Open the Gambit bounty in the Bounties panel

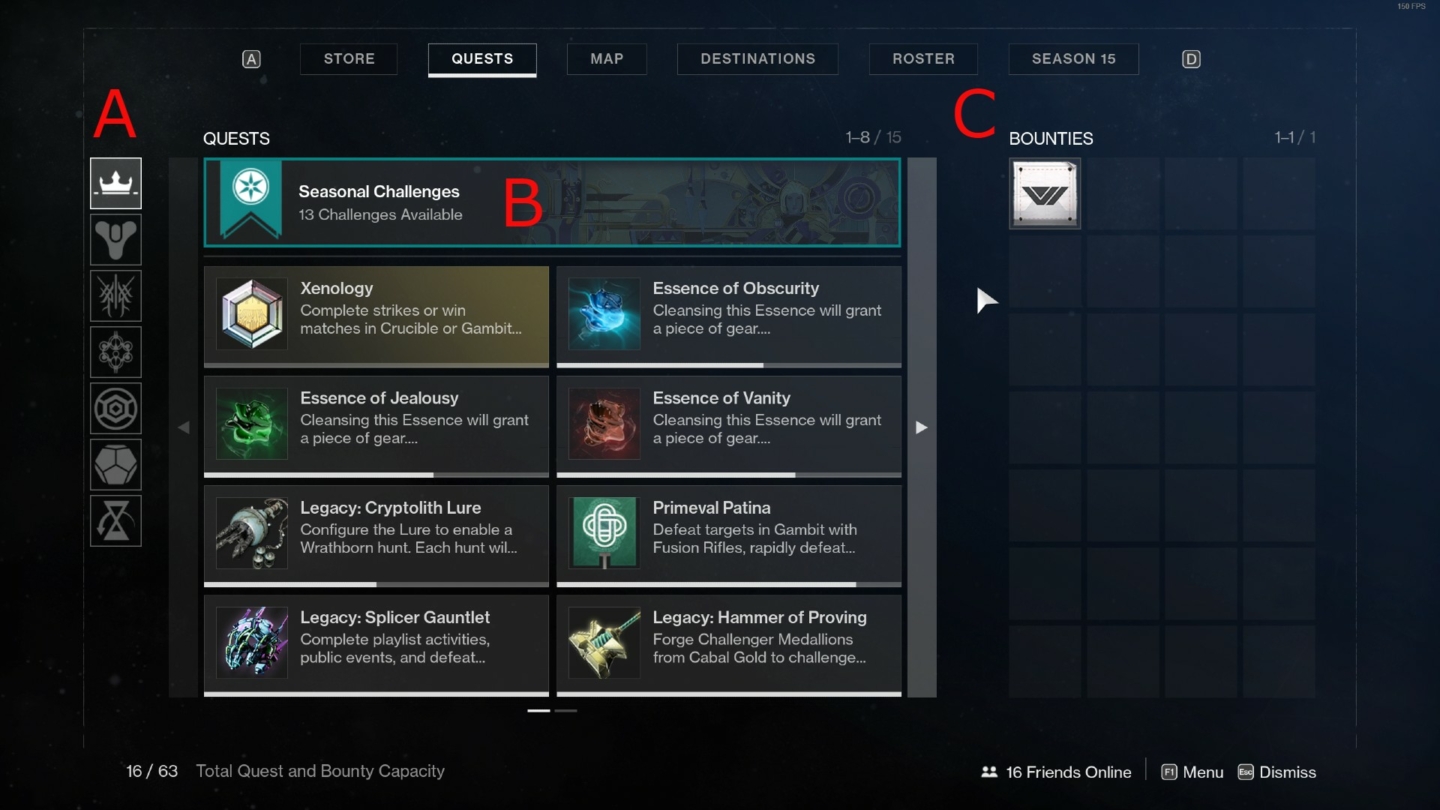[x=1044, y=193]
